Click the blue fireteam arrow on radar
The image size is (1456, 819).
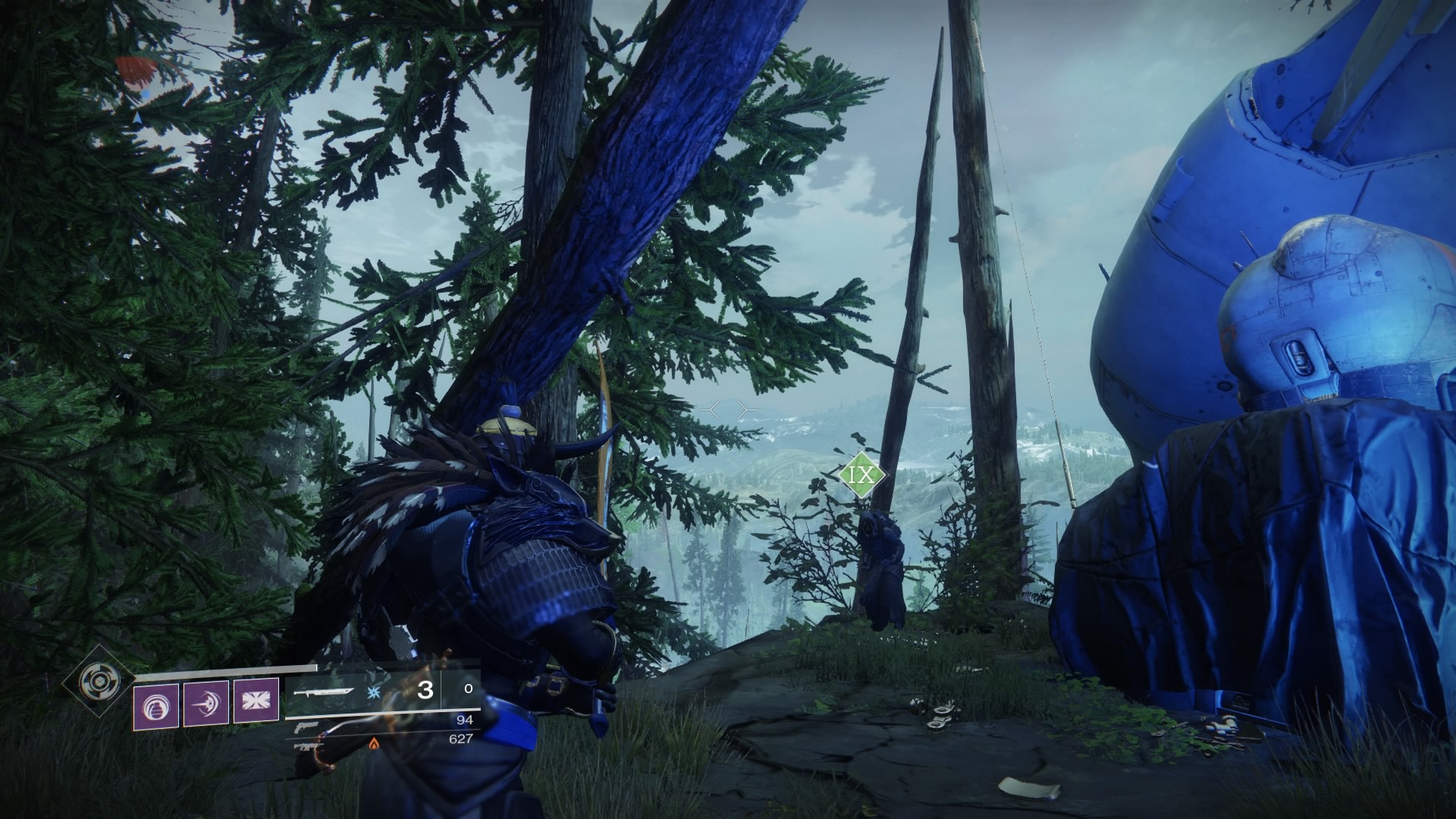click(x=136, y=118)
